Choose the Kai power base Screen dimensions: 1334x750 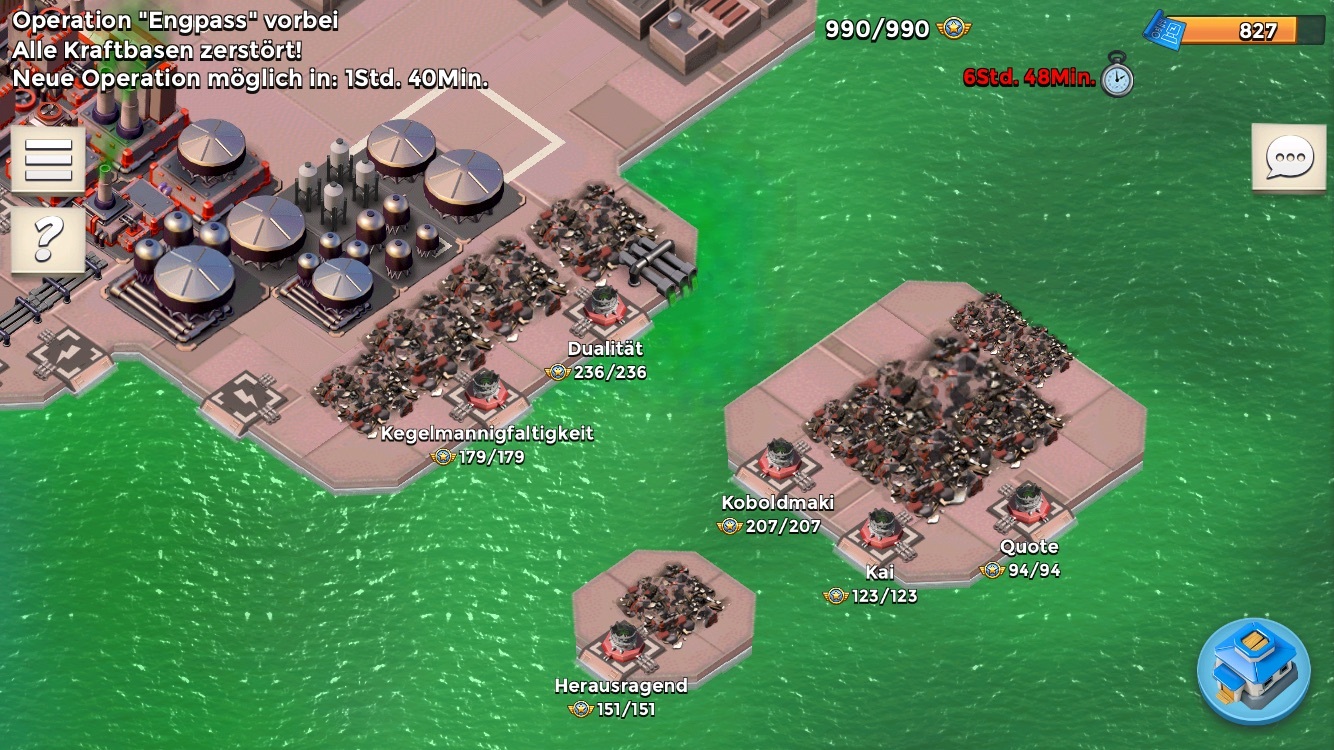point(881,530)
